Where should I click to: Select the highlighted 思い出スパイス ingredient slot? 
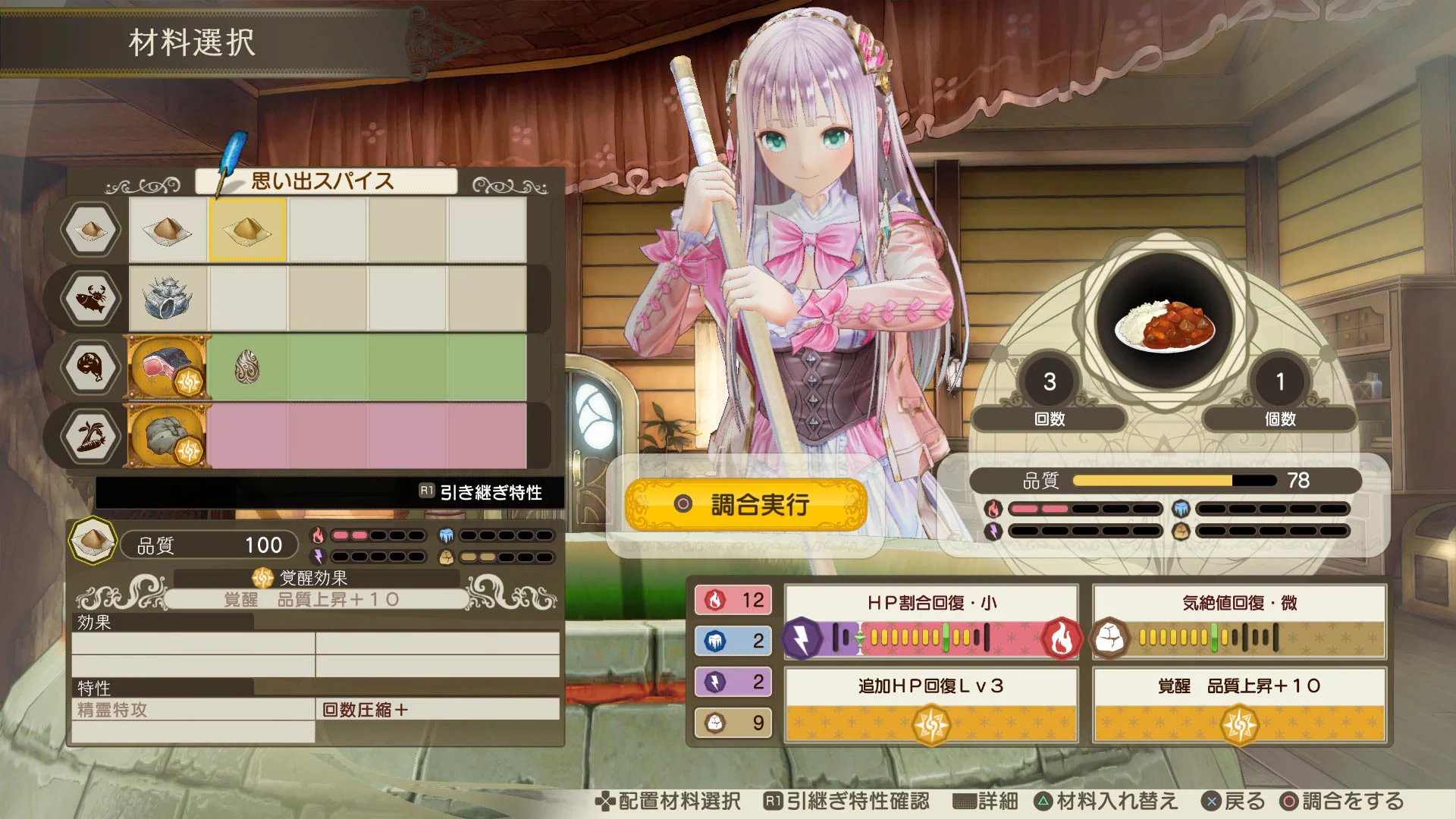pyautogui.click(x=246, y=230)
